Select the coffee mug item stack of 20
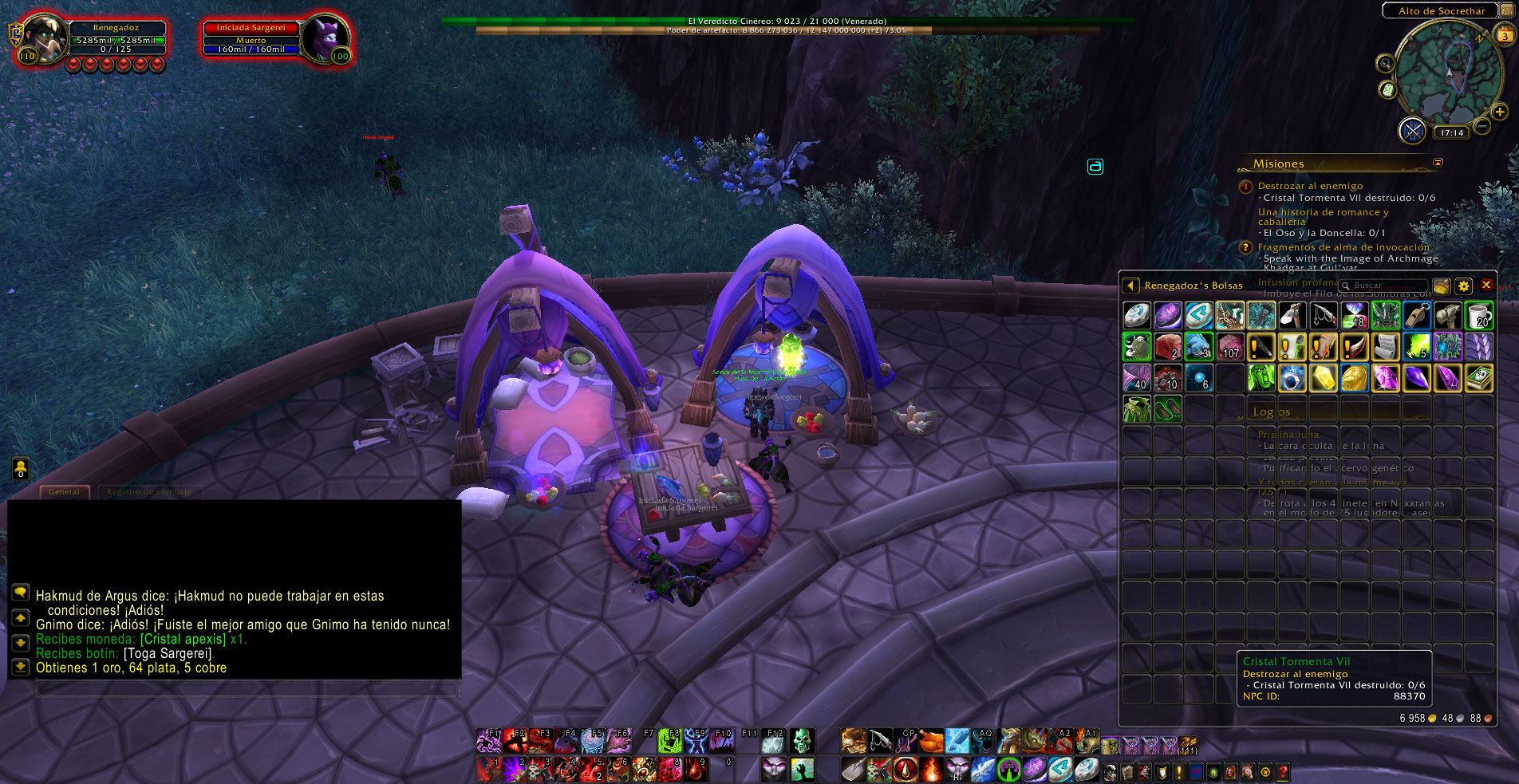This screenshot has width=1519, height=784. (1479, 316)
